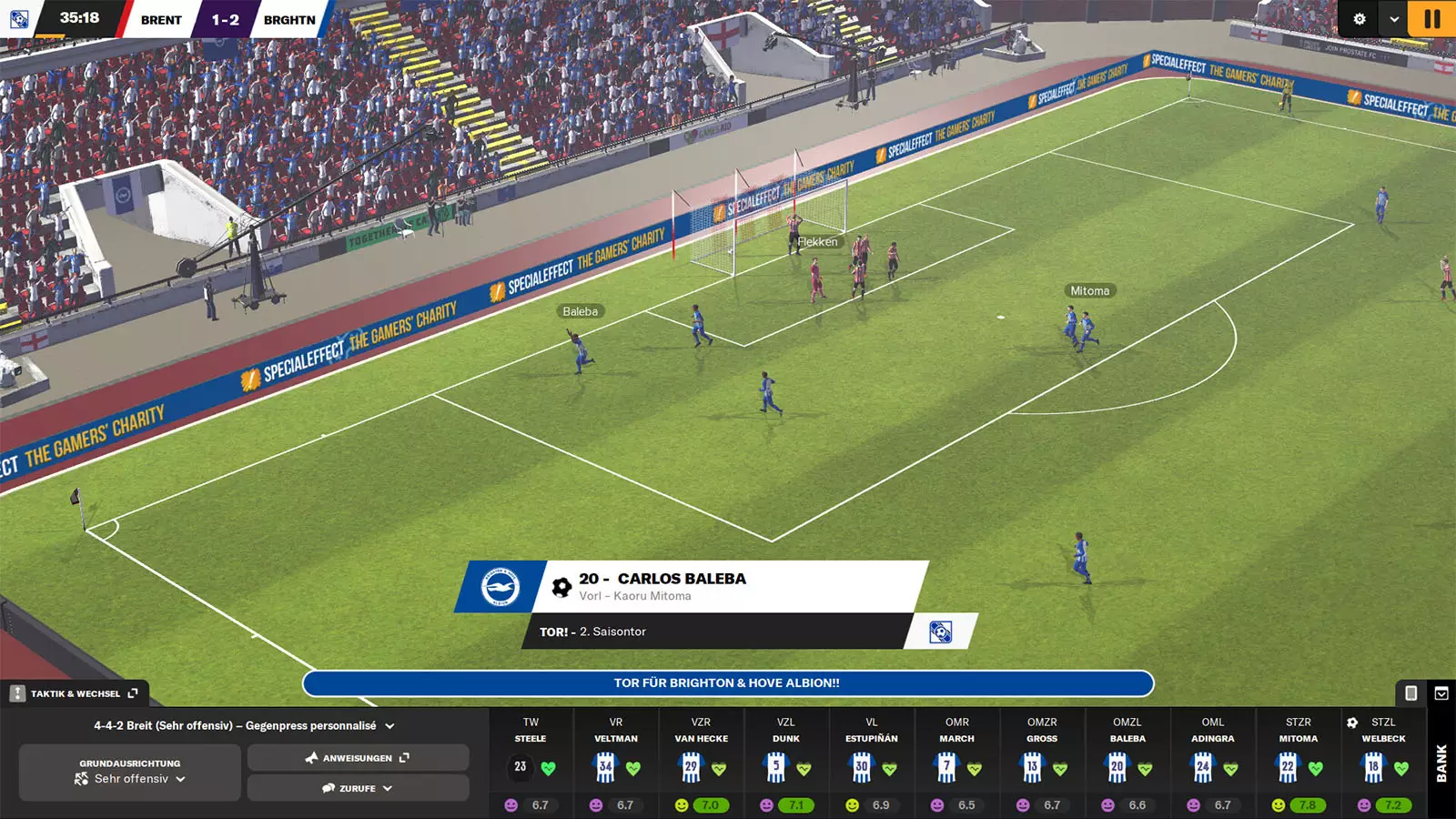
Task: Open the settings gear icon
Action: (1360, 18)
